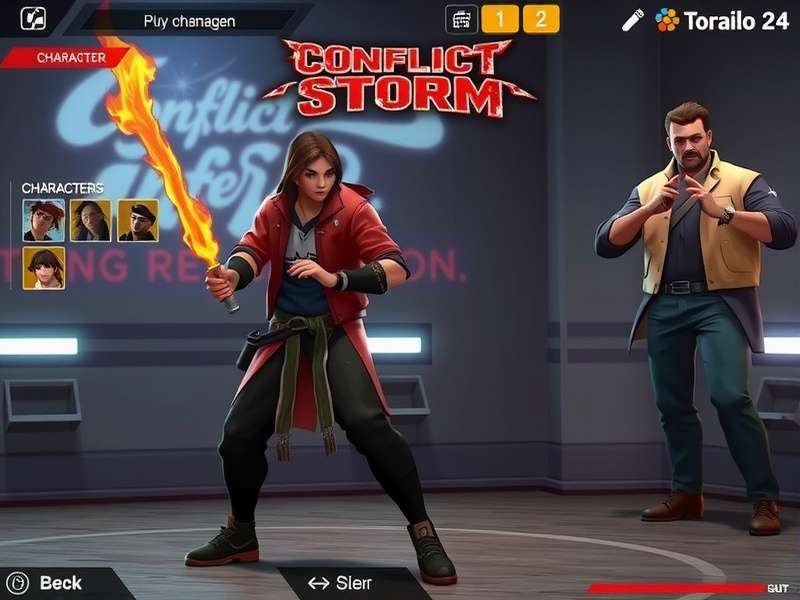Pick the black-beret character portrait
The image size is (800, 600).
[138, 220]
